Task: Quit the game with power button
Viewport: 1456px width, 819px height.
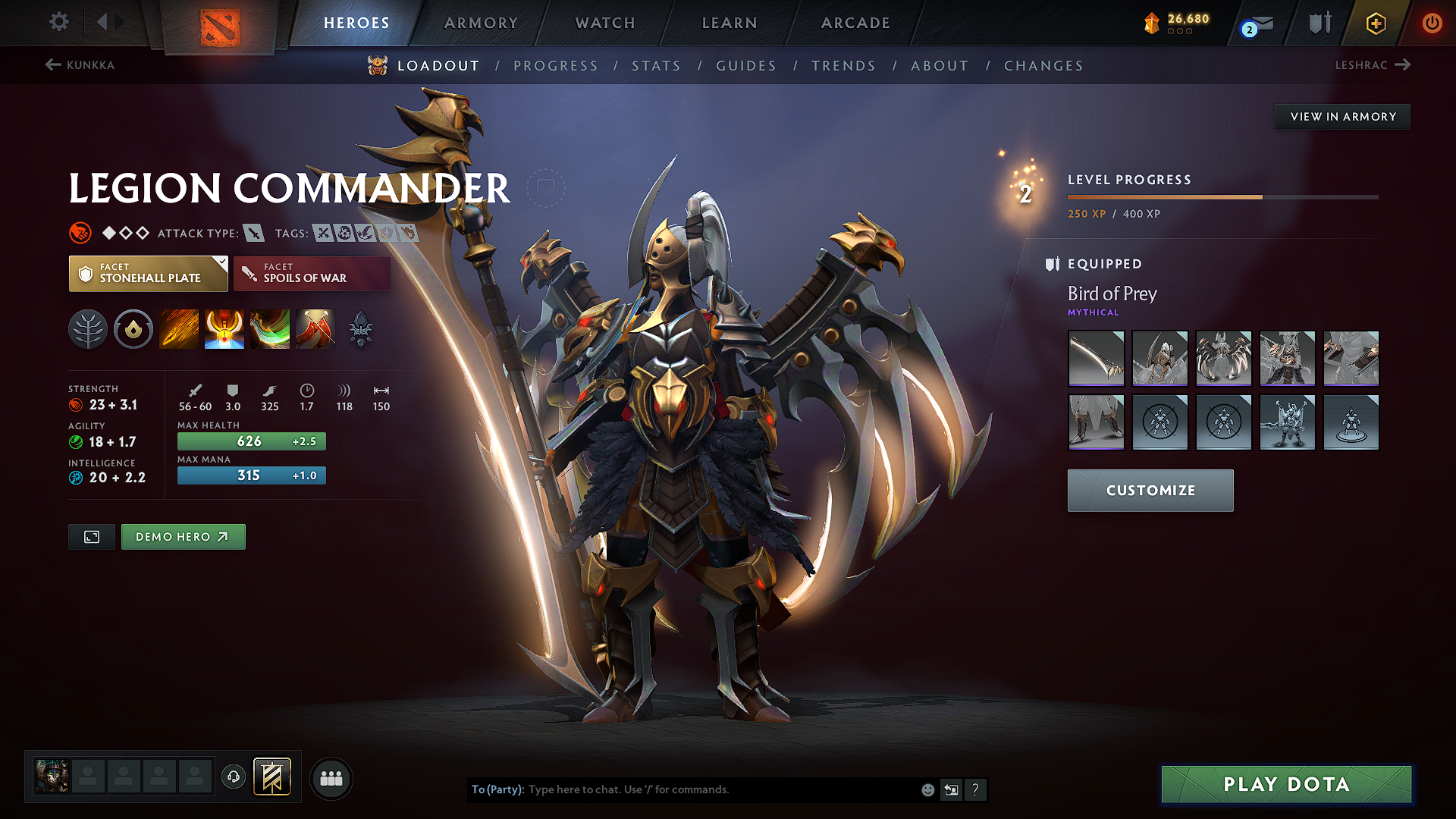Action: (x=1432, y=23)
